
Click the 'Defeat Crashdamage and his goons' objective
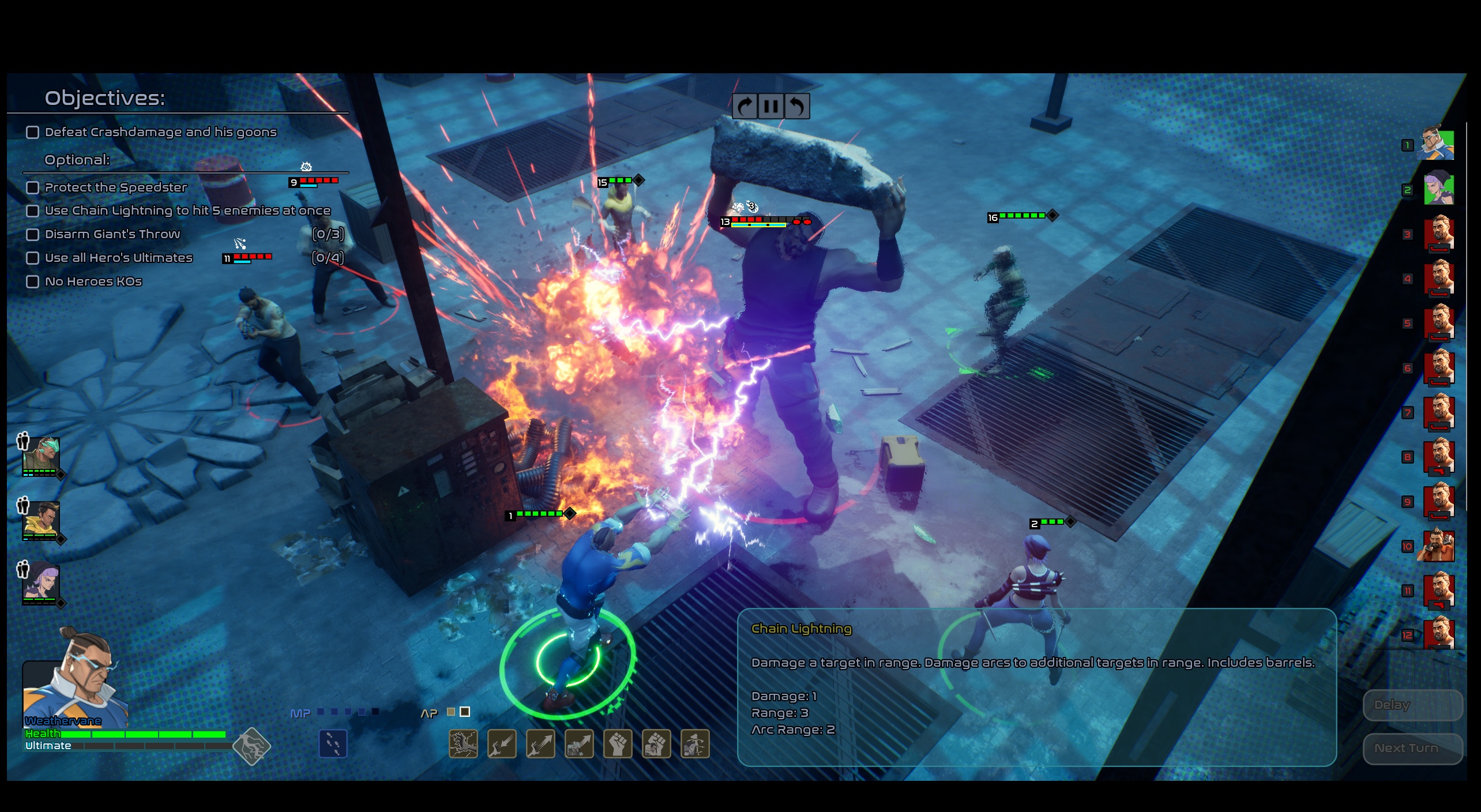[160, 133]
